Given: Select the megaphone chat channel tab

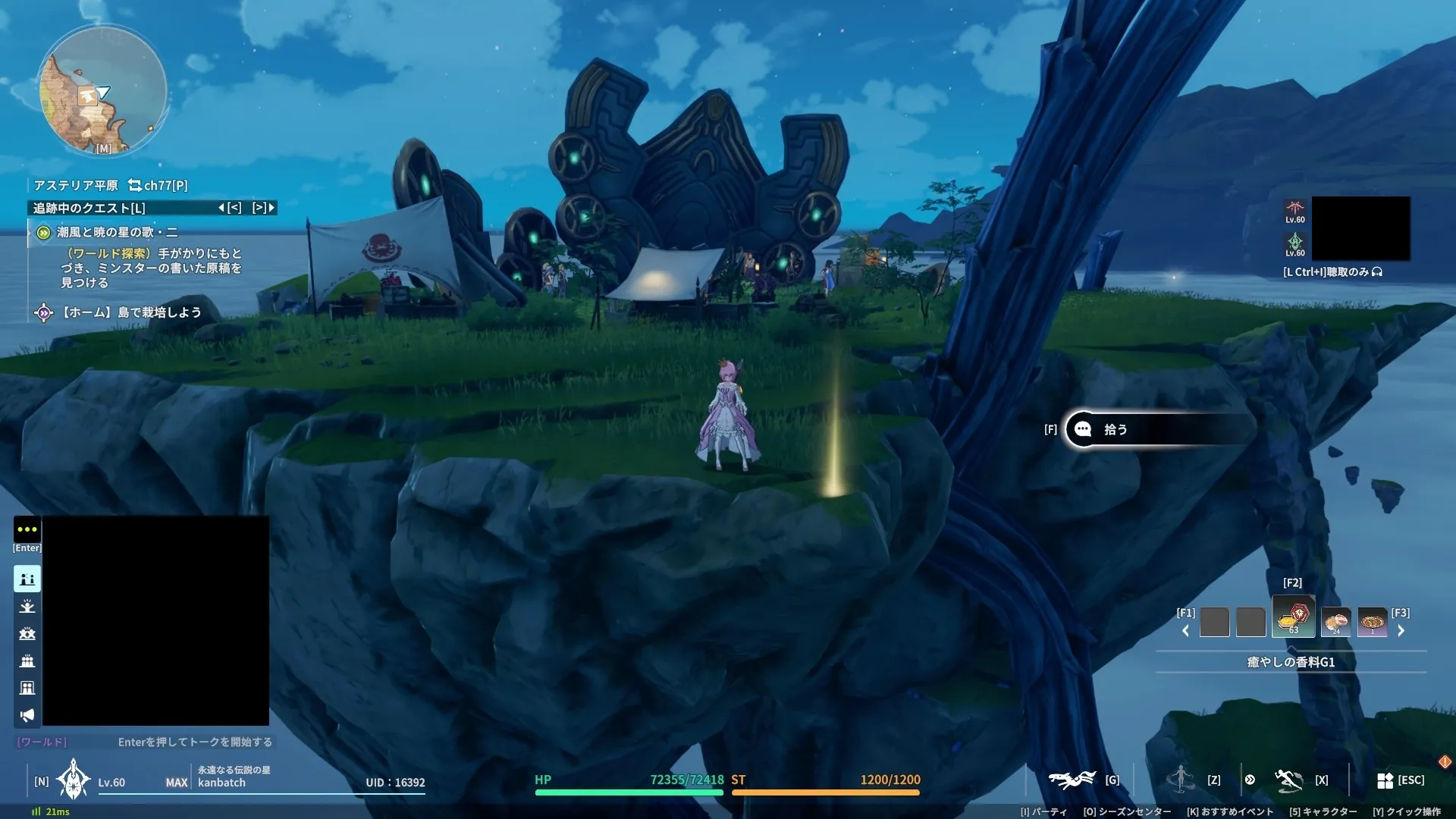Looking at the screenshot, I should pyautogui.click(x=27, y=715).
